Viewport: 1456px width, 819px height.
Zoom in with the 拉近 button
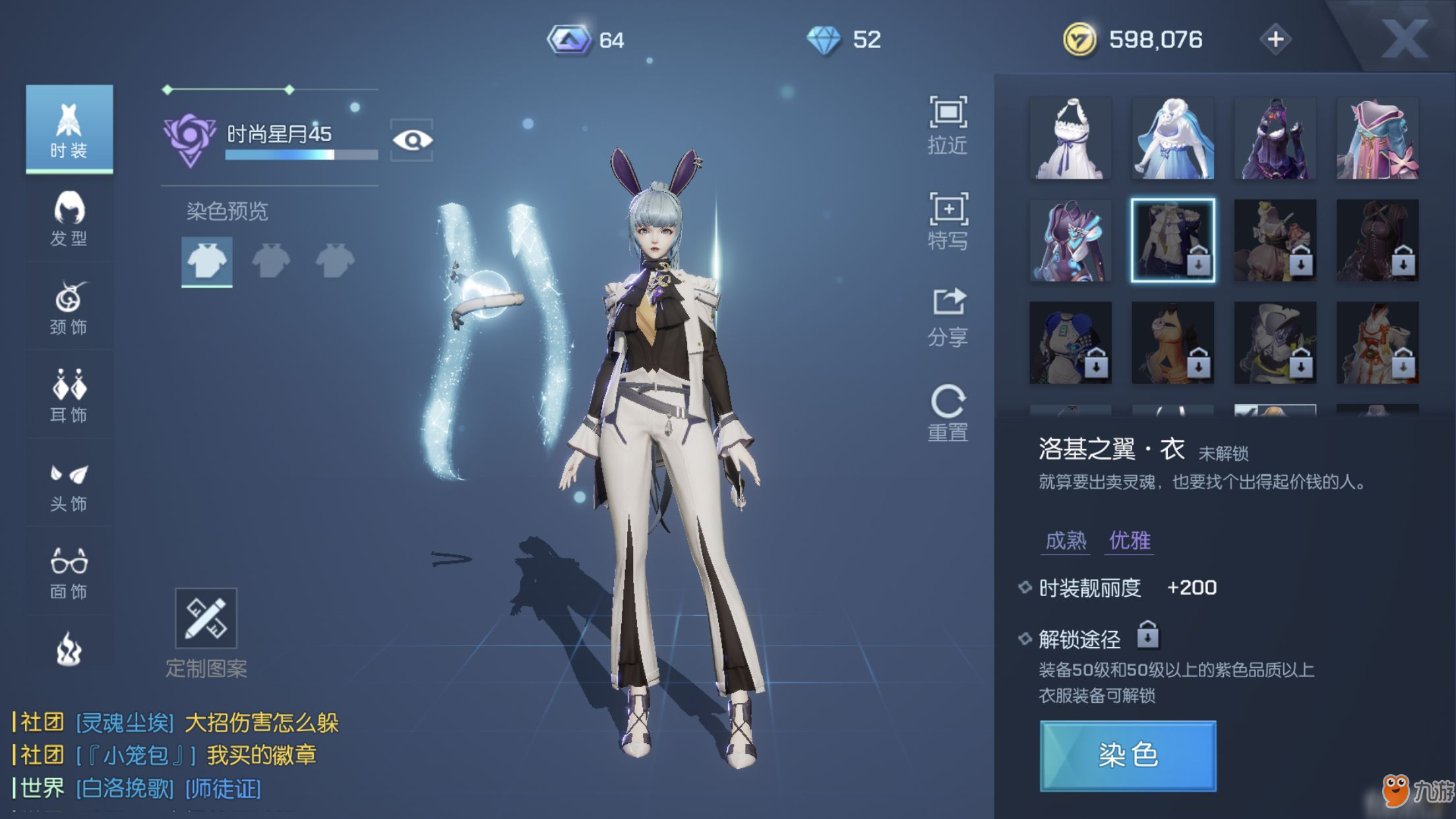[x=948, y=125]
